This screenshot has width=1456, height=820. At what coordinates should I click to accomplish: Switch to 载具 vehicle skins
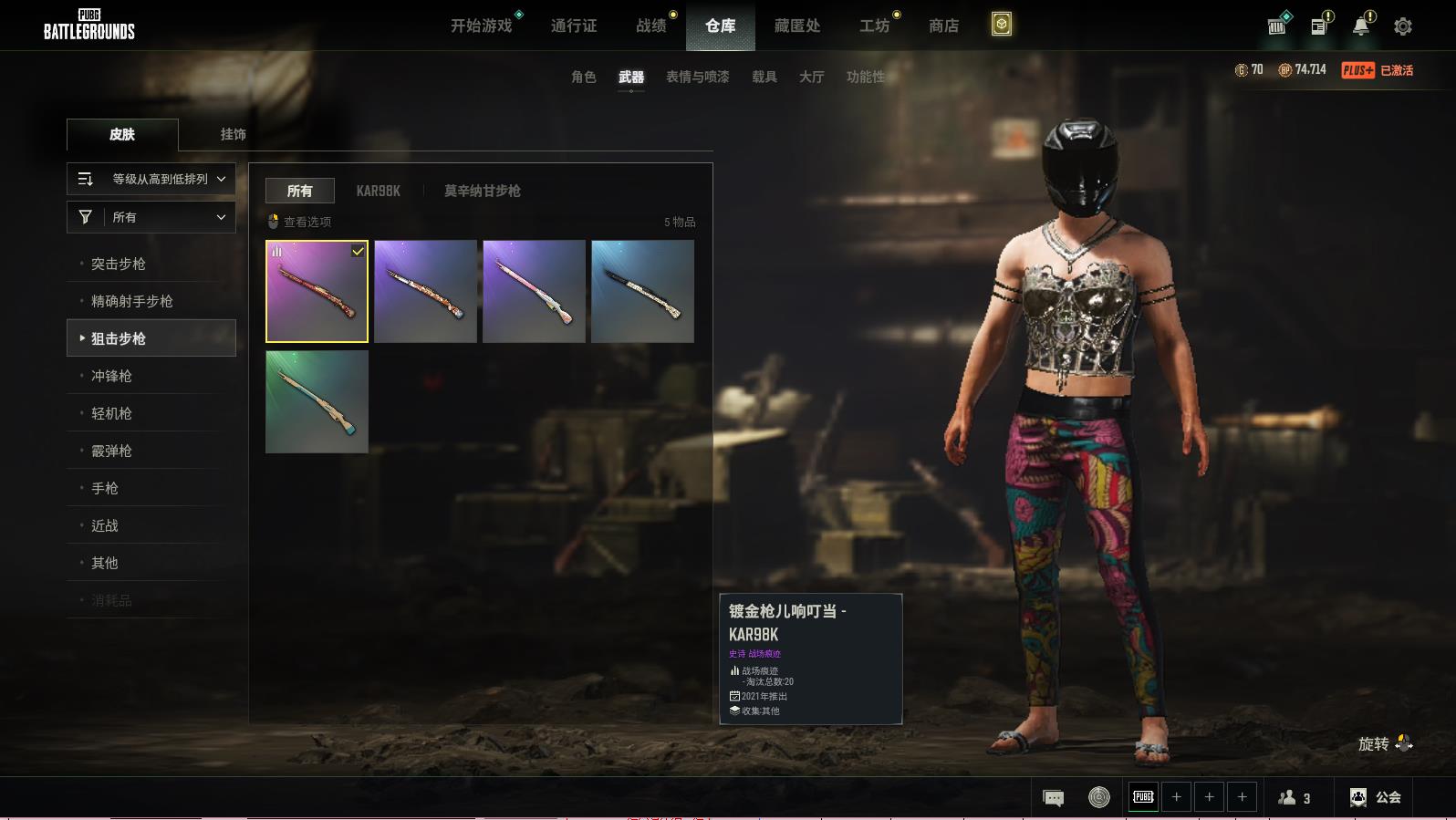pyautogui.click(x=764, y=77)
